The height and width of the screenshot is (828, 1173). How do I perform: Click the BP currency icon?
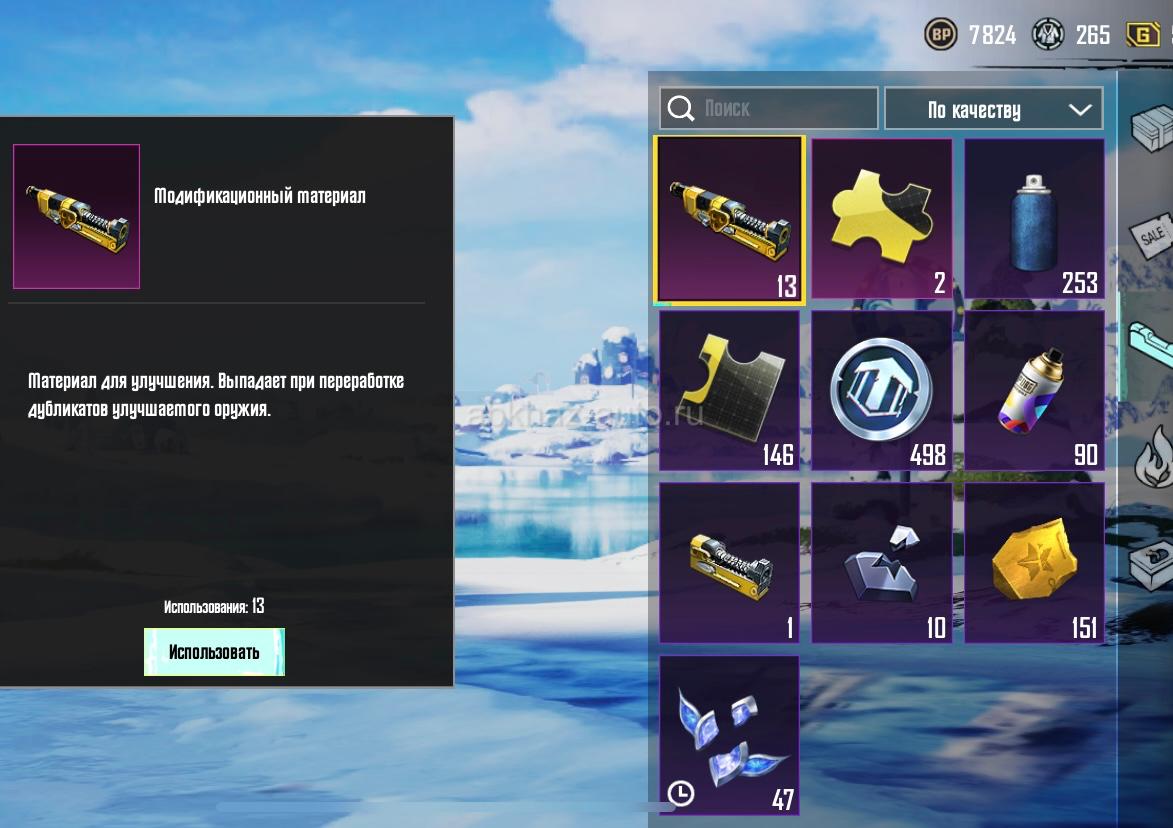(941, 36)
